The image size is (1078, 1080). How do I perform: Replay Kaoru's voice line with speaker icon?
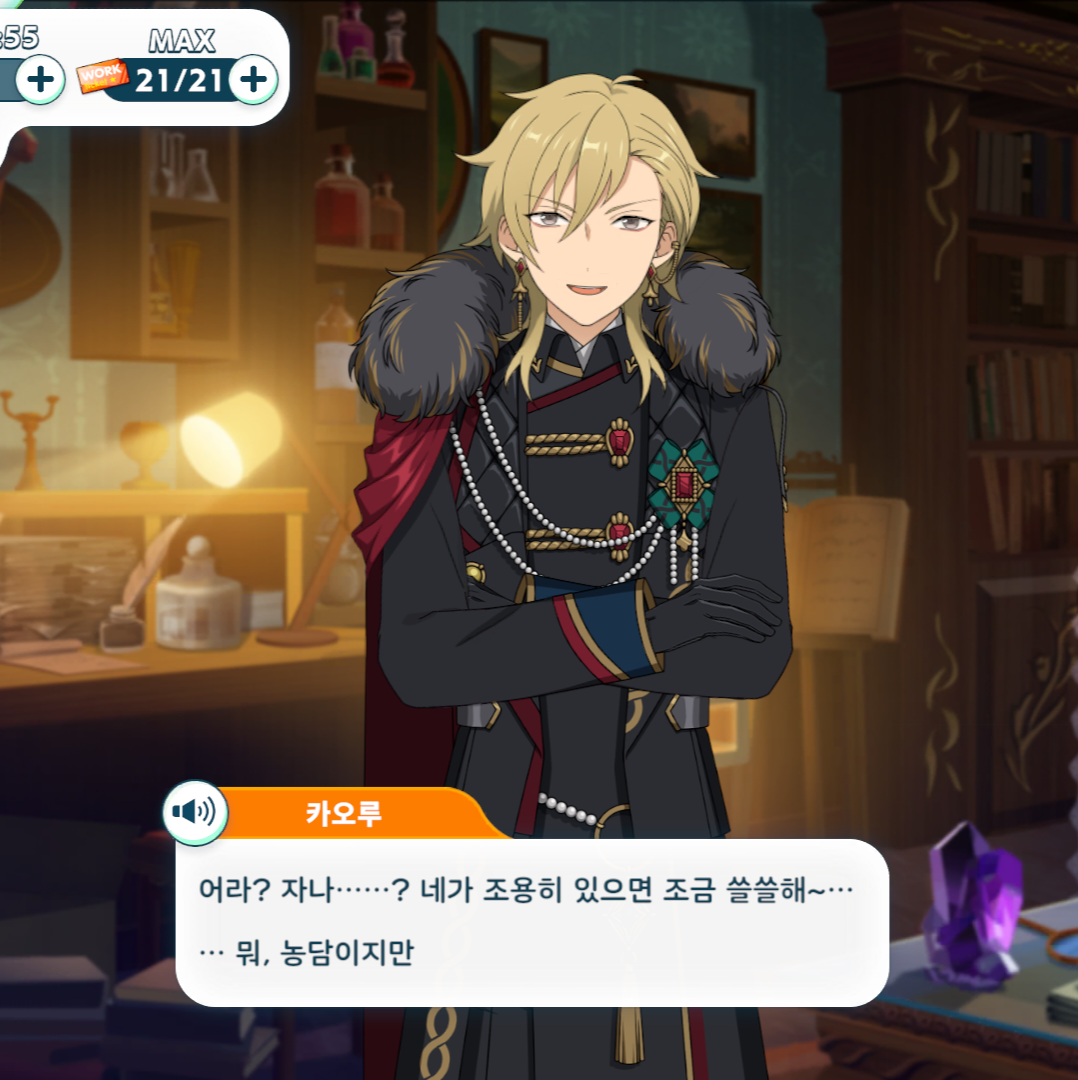click(x=195, y=812)
